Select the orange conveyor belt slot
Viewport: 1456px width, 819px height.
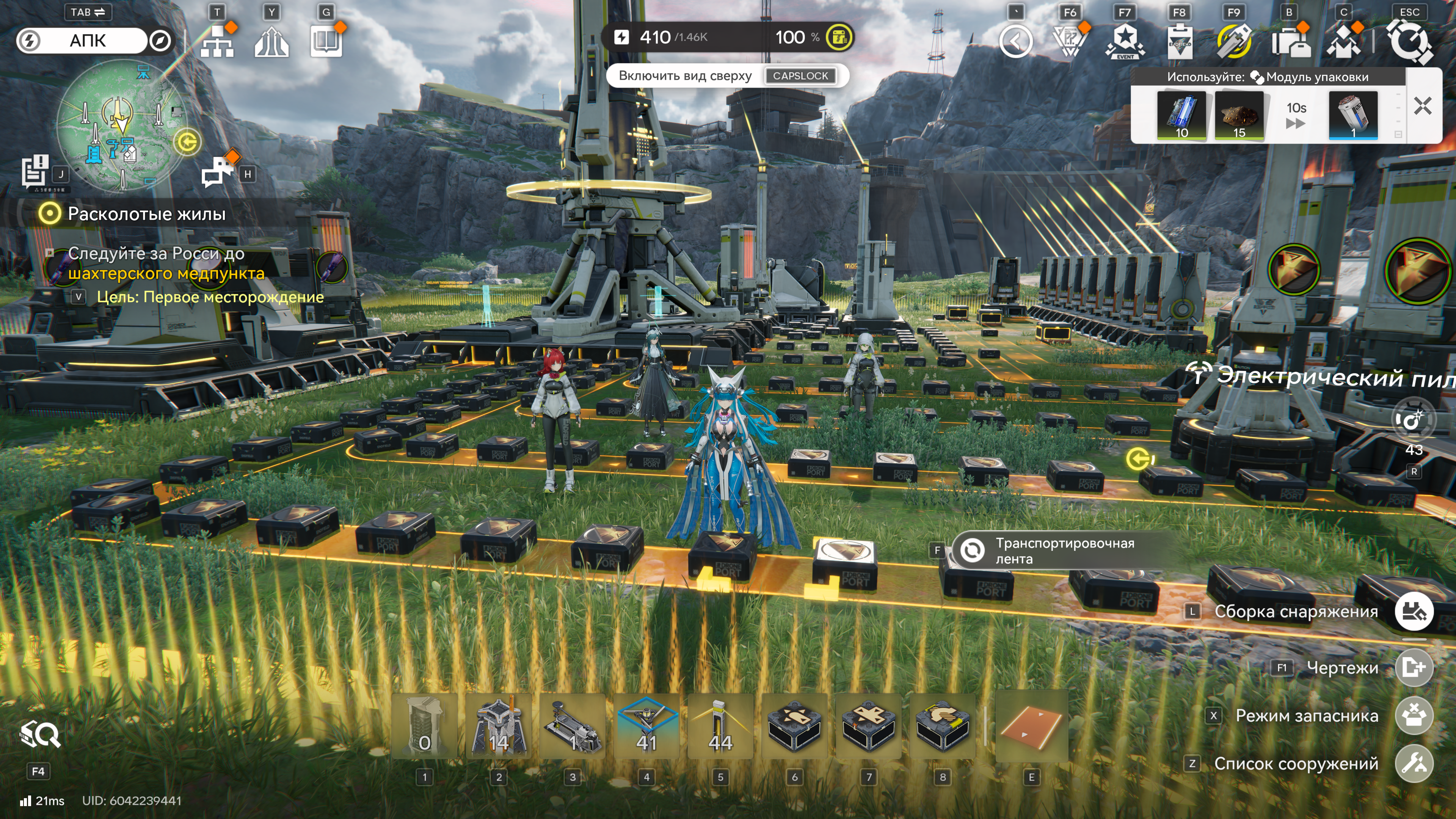coord(1031,726)
